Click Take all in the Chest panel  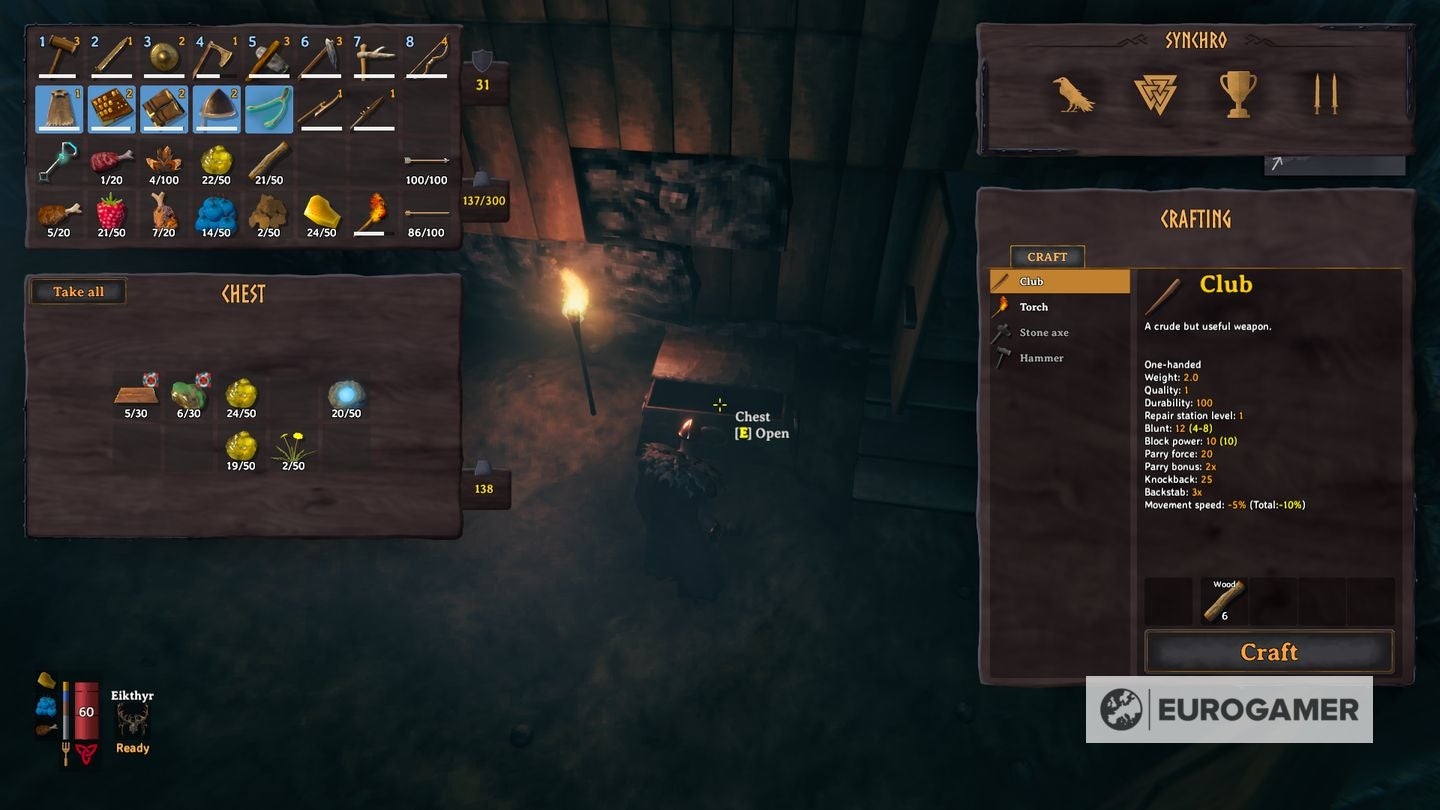point(78,291)
